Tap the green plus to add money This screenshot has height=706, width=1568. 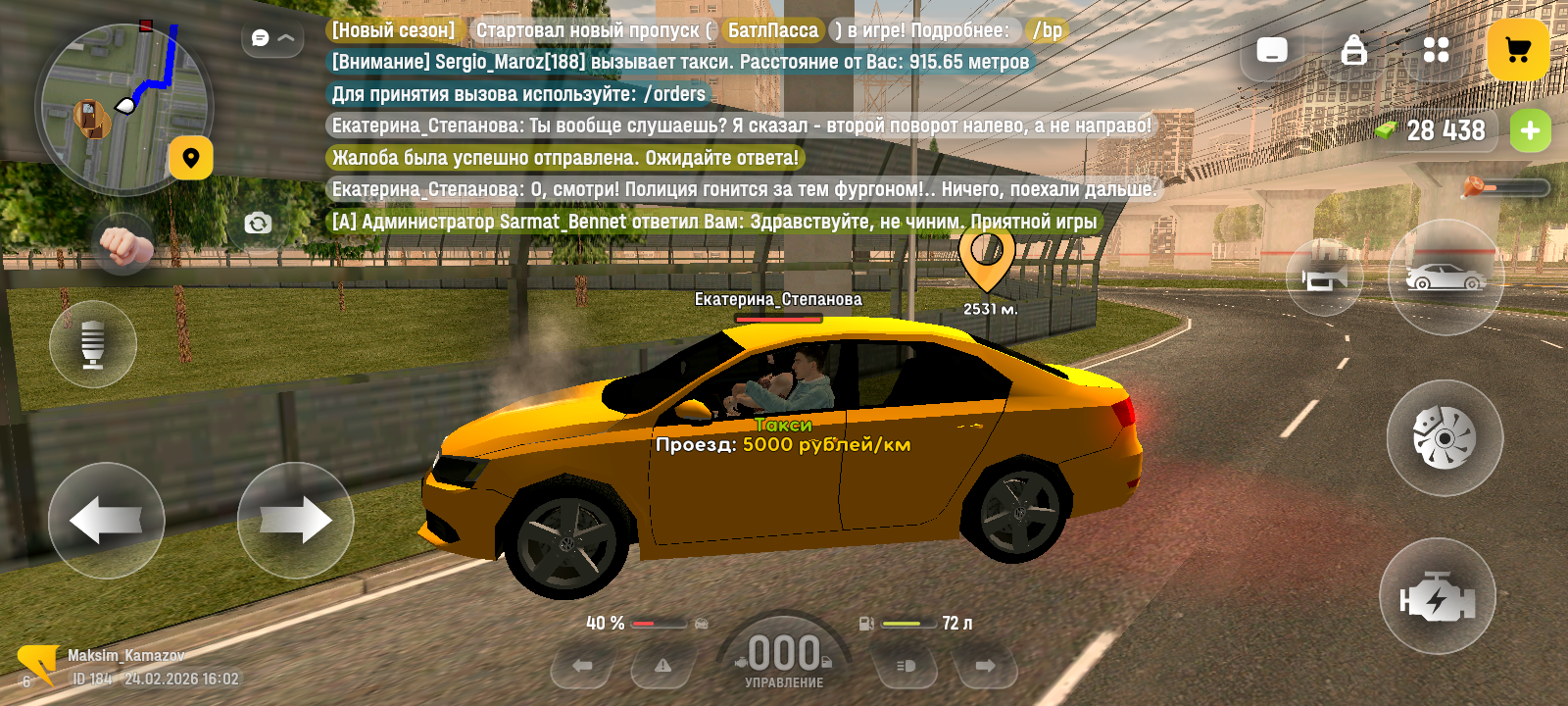[x=1530, y=130]
